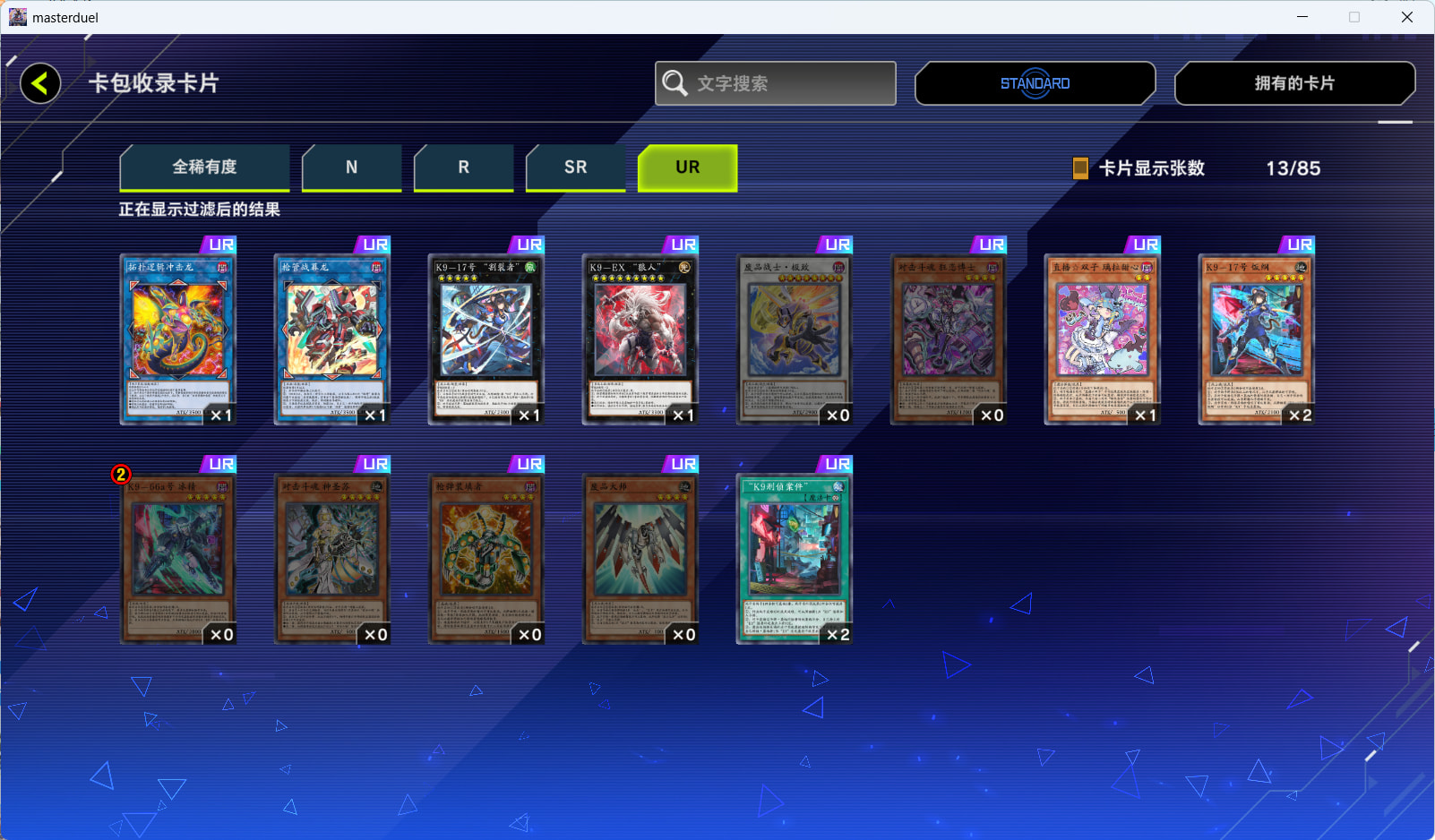
Task: Open the K9-66a号 冰精 card
Action: pyautogui.click(x=178, y=558)
